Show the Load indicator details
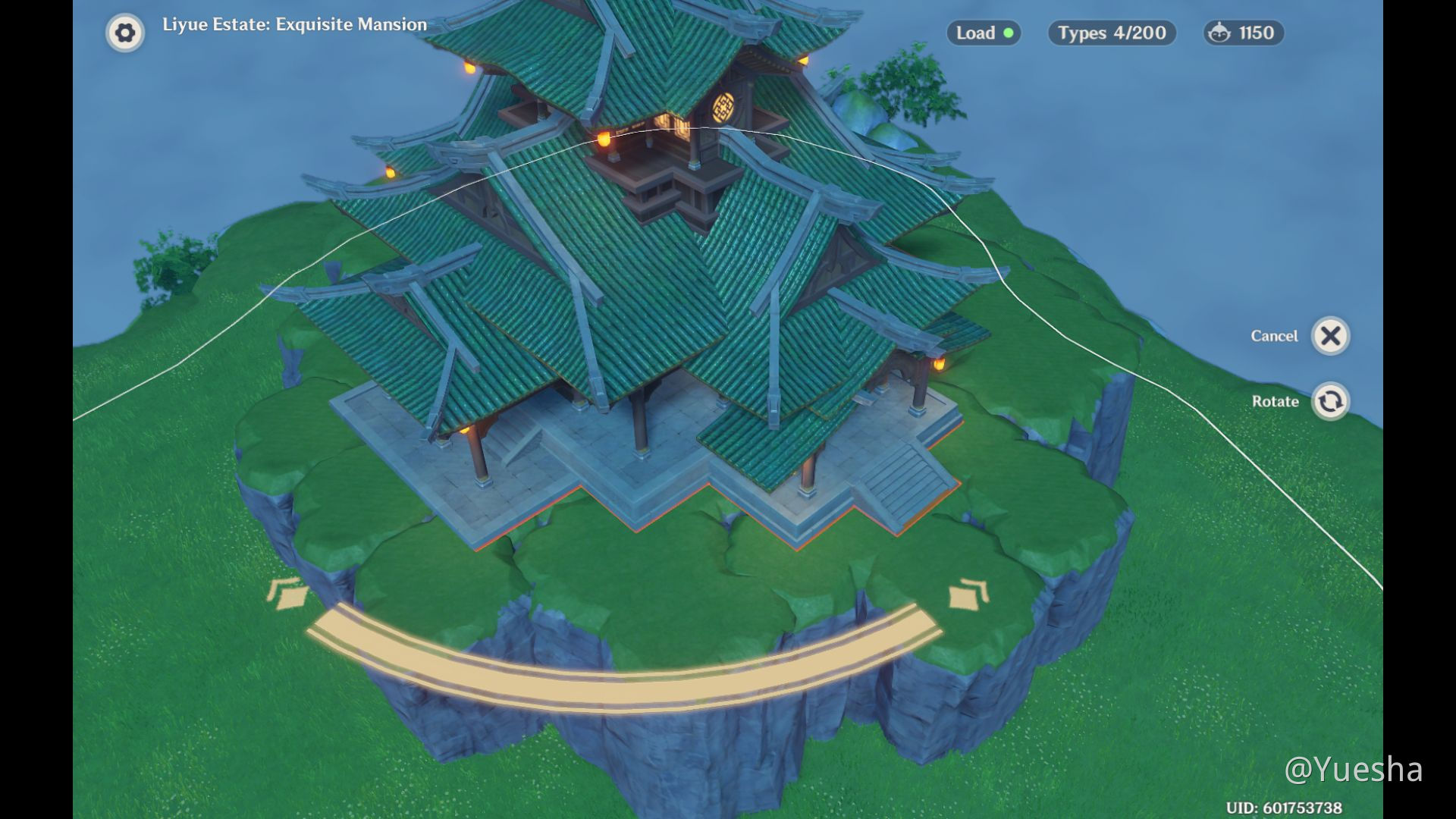This screenshot has width=1456, height=819. 984,33
